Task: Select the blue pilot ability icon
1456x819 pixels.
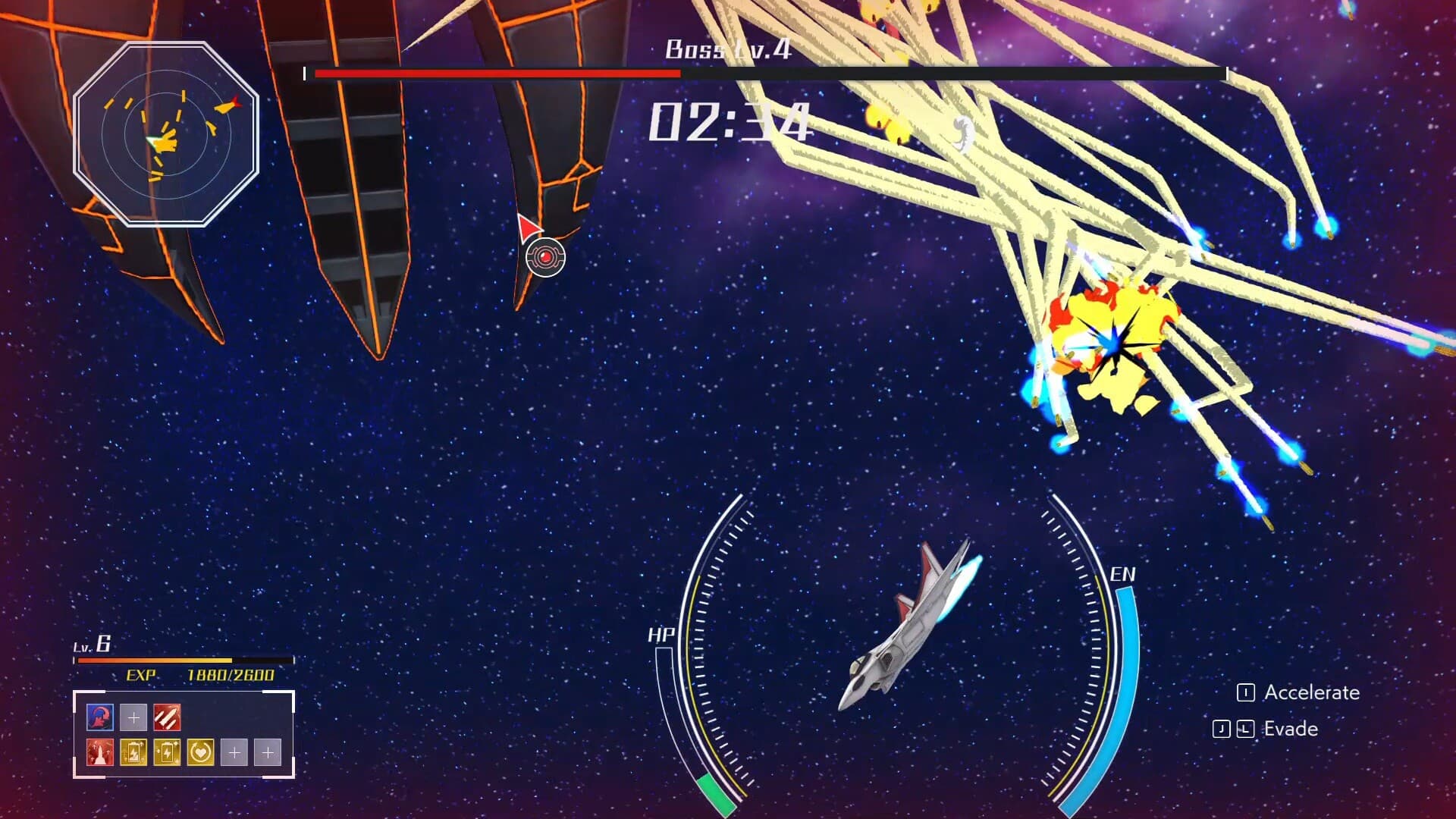Action: (99, 717)
